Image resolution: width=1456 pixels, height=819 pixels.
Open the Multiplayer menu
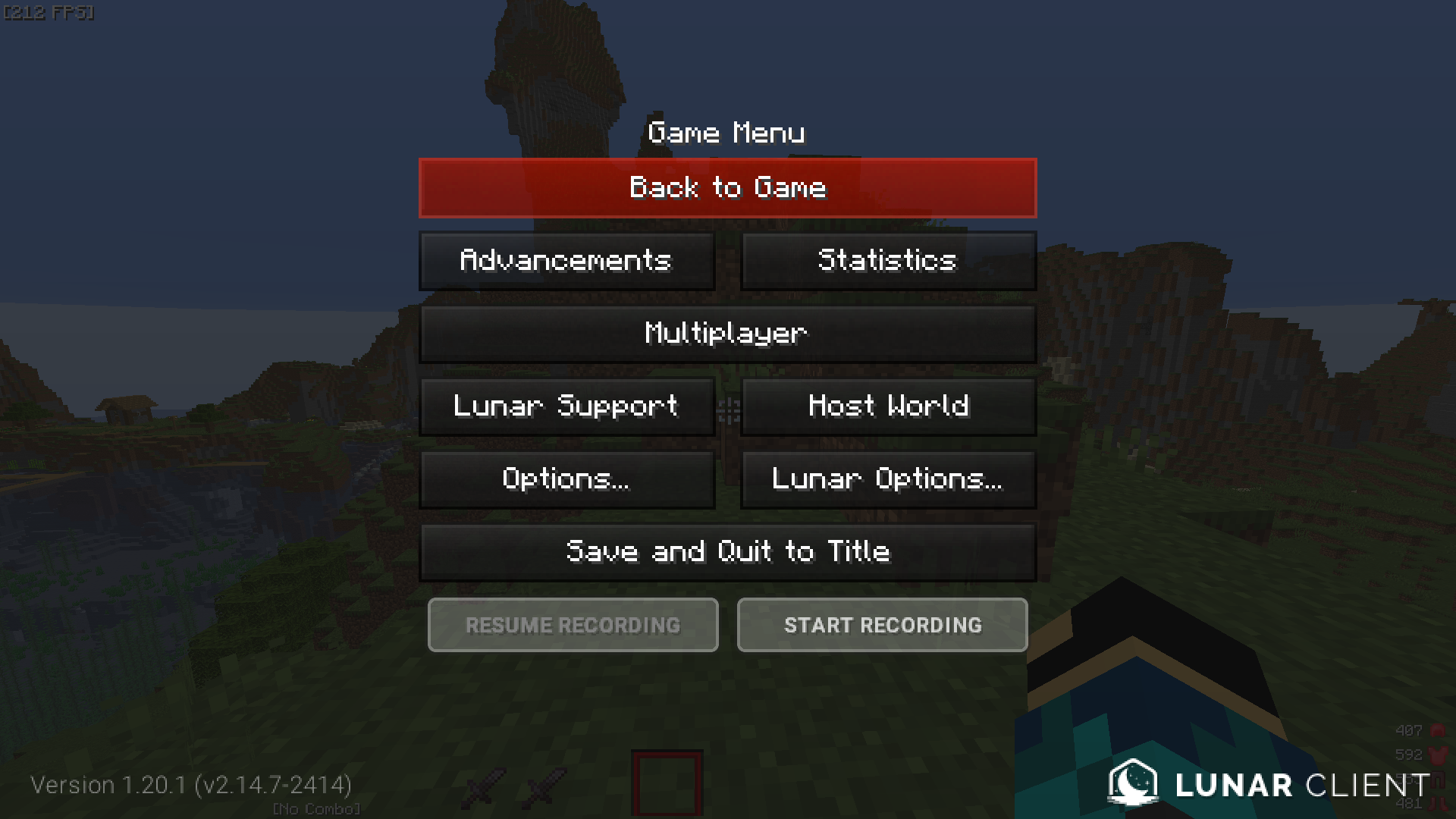click(x=726, y=333)
